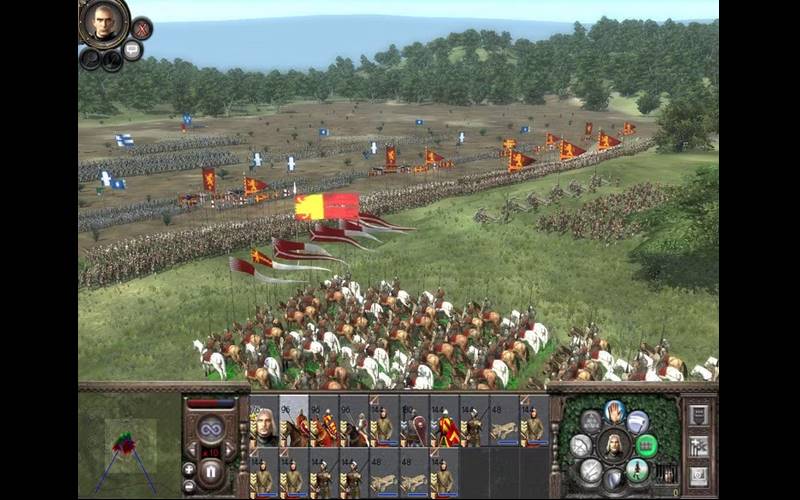The image size is (800, 500).
Task: Activate the halt raised-hand command
Action: coord(614,410)
